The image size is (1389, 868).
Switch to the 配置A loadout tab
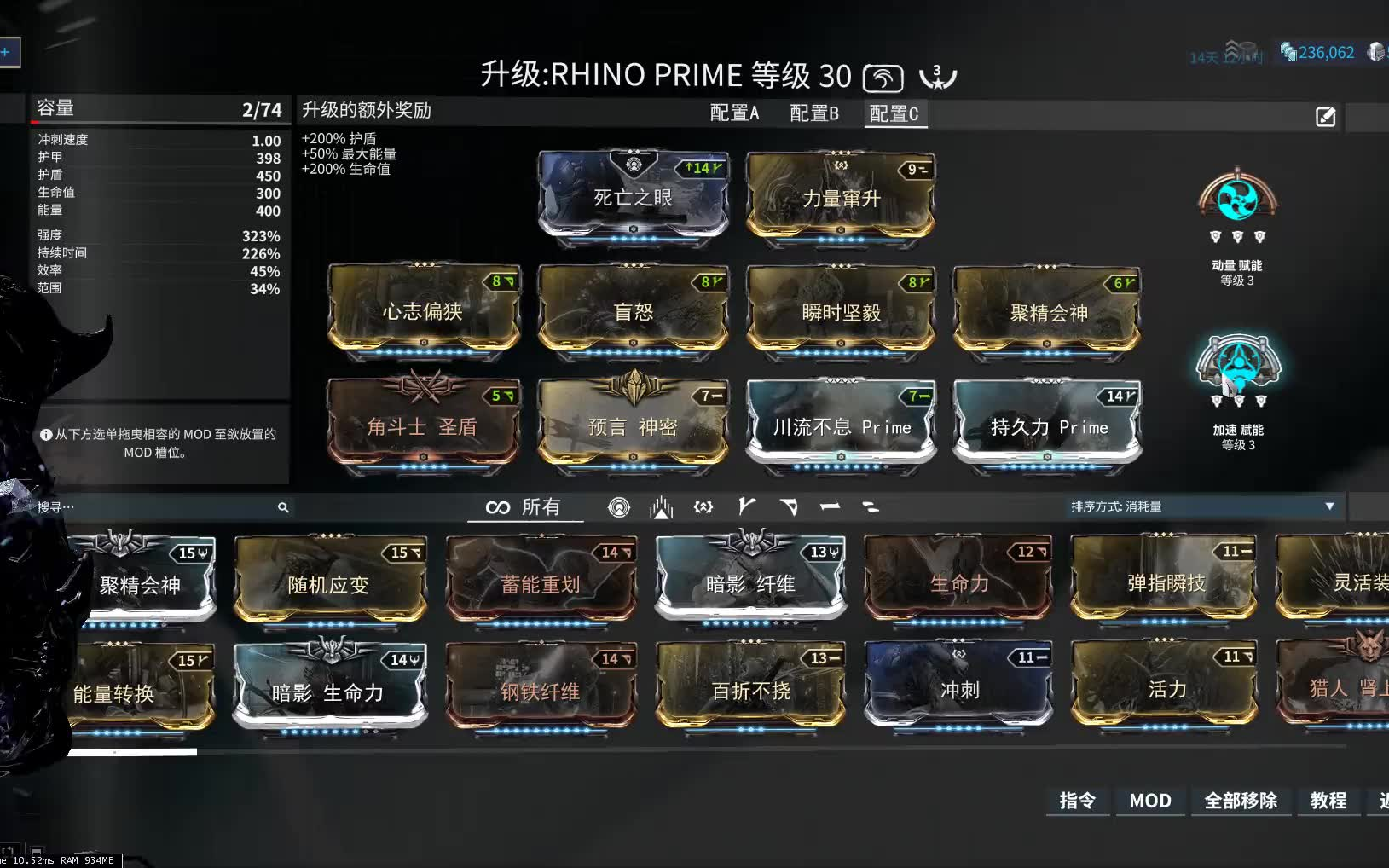735,113
